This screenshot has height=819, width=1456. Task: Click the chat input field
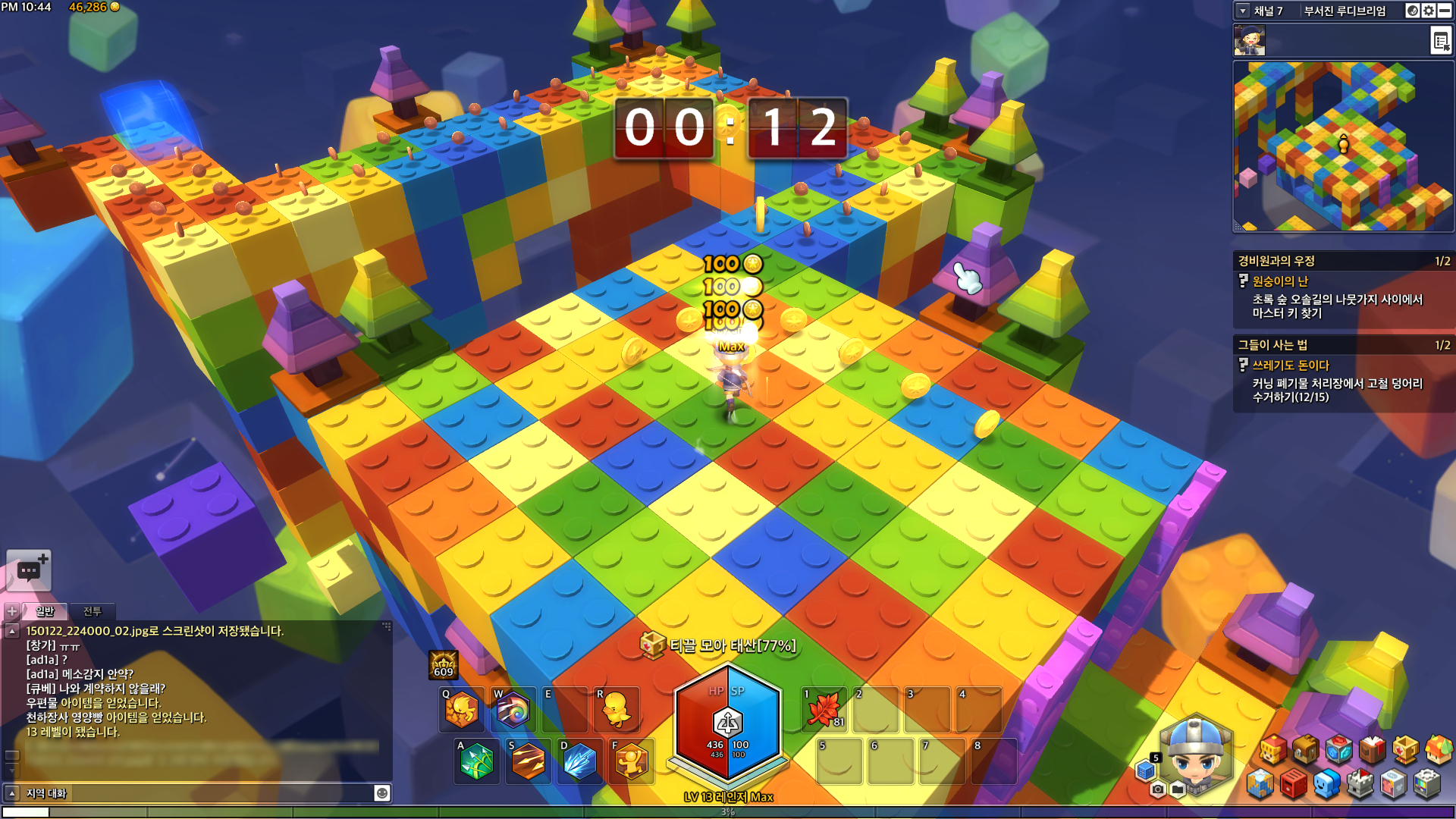(x=197, y=793)
